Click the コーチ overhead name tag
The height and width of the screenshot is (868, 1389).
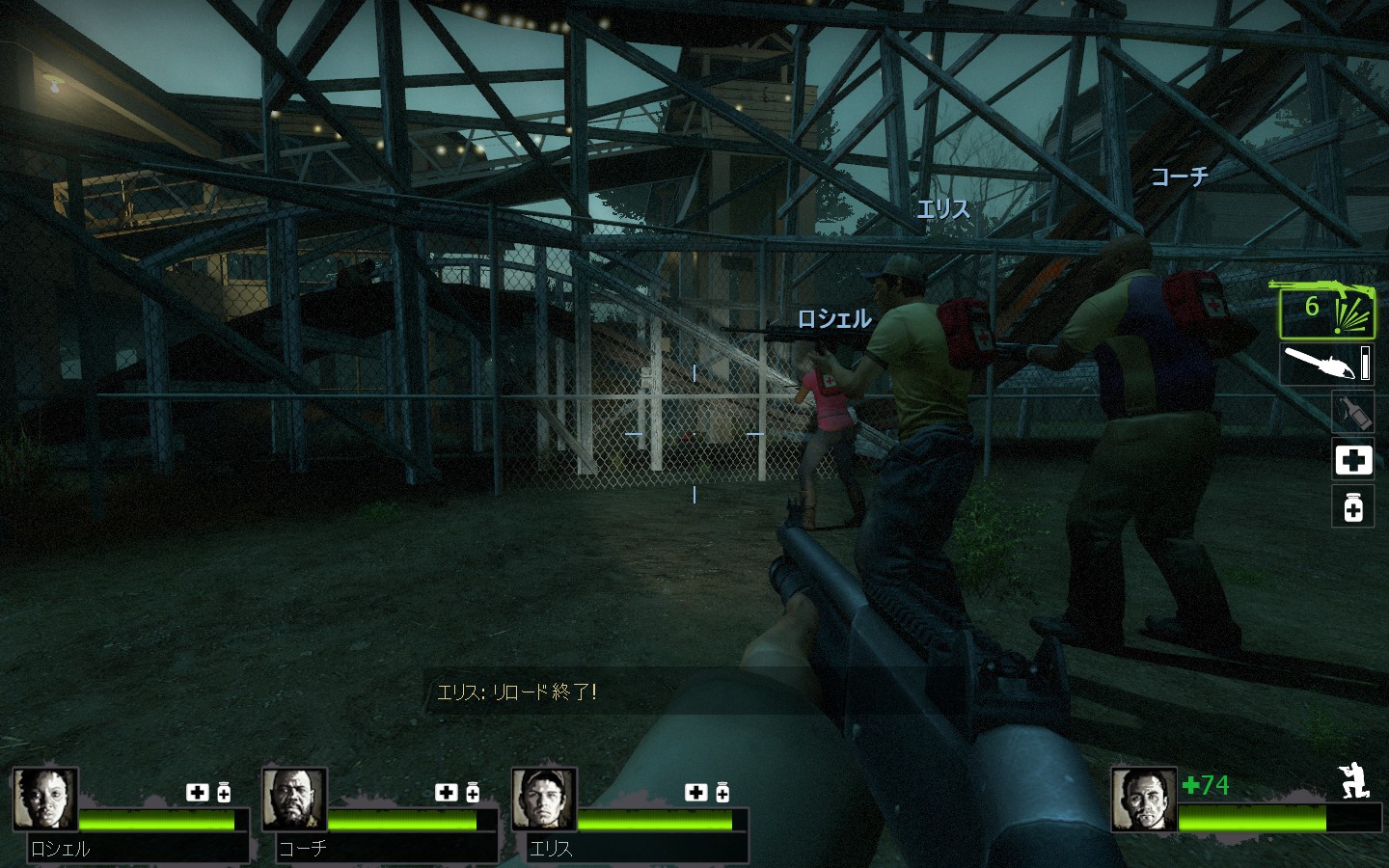click(x=1181, y=176)
